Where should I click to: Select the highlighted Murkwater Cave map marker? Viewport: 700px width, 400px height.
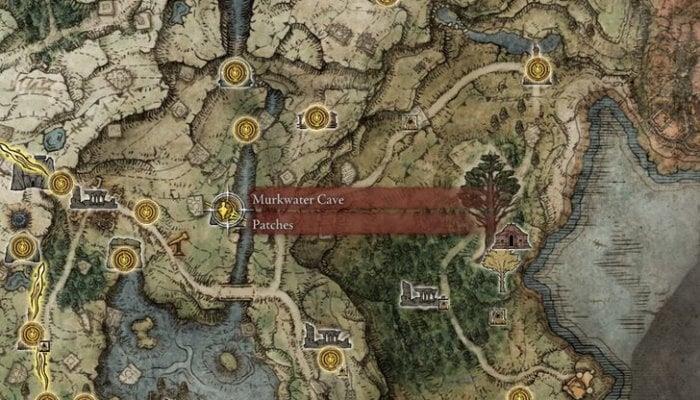point(228,209)
